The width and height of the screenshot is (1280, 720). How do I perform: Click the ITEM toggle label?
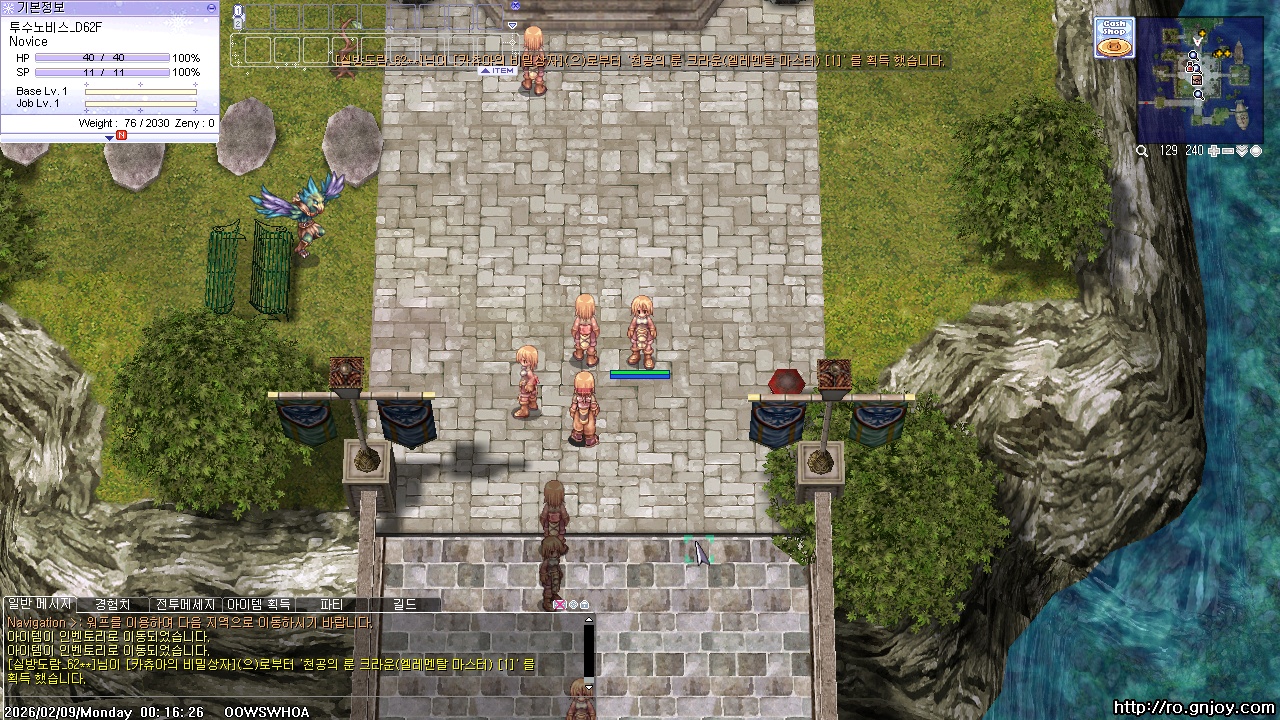tap(497, 71)
